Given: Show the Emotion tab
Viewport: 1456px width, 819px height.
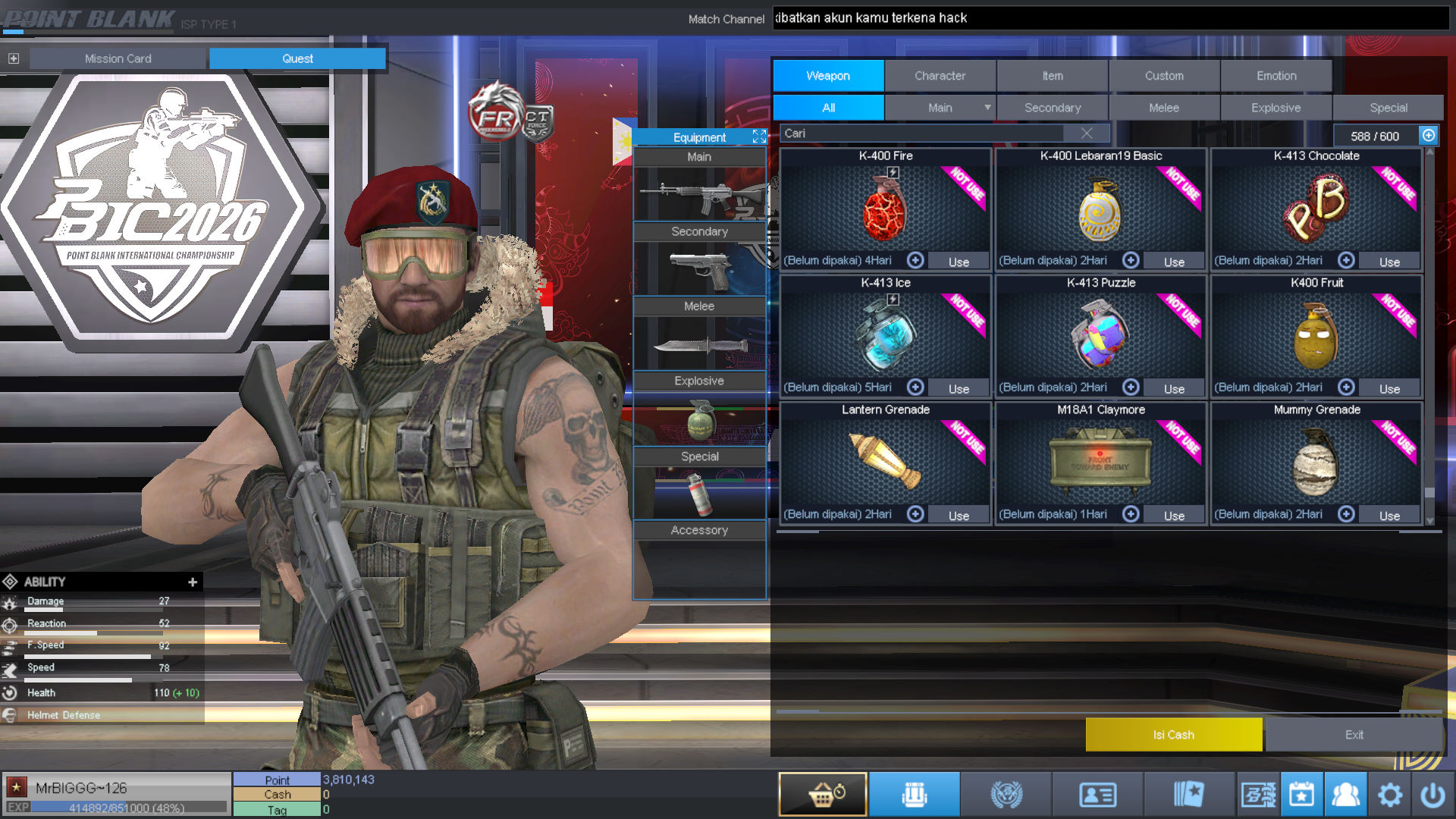Looking at the screenshot, I should pyautogui.click(x=1276, y=76).
